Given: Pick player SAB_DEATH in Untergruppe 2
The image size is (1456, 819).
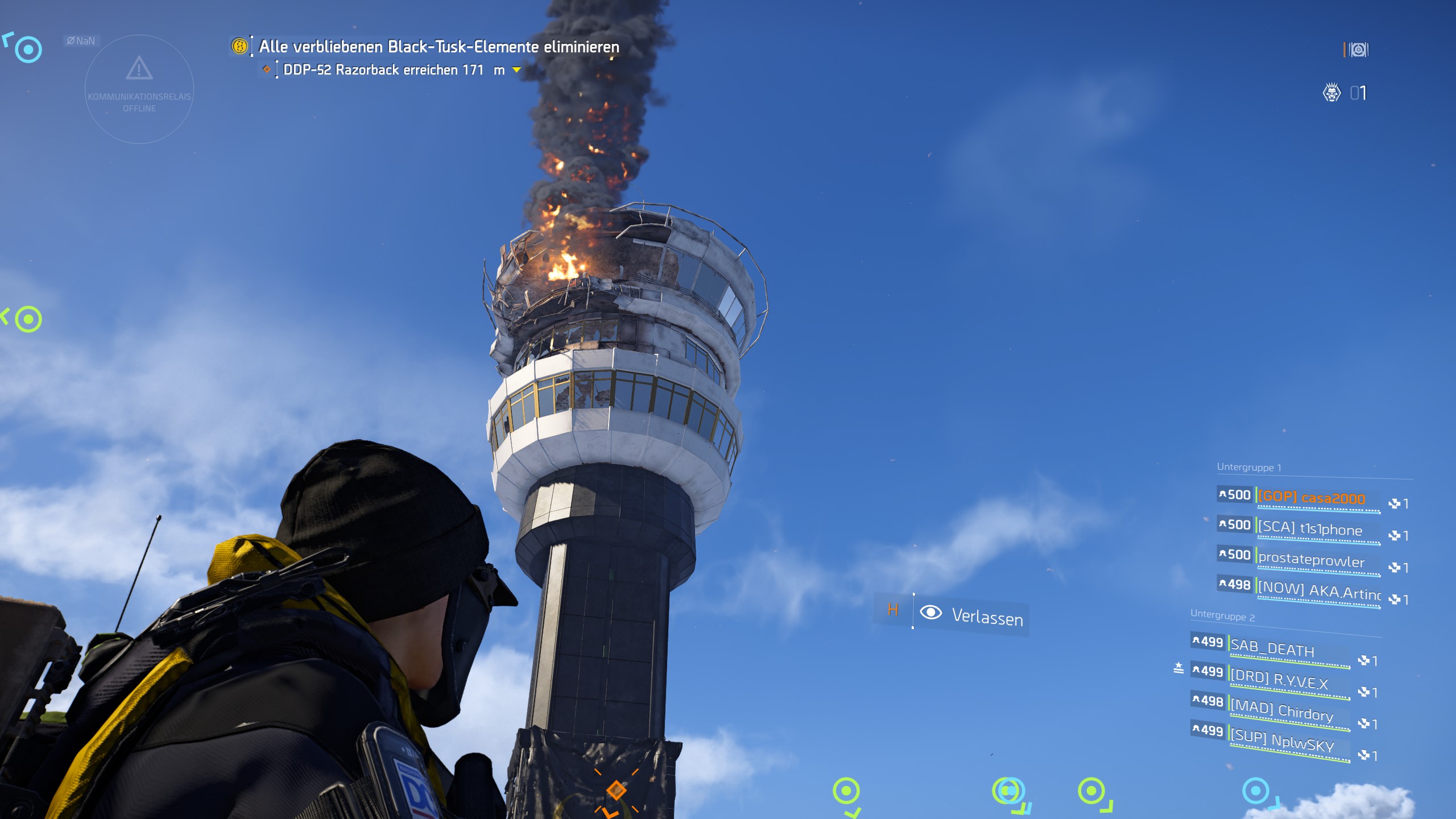Looking at the screenshot, I should click(1272, 648).
